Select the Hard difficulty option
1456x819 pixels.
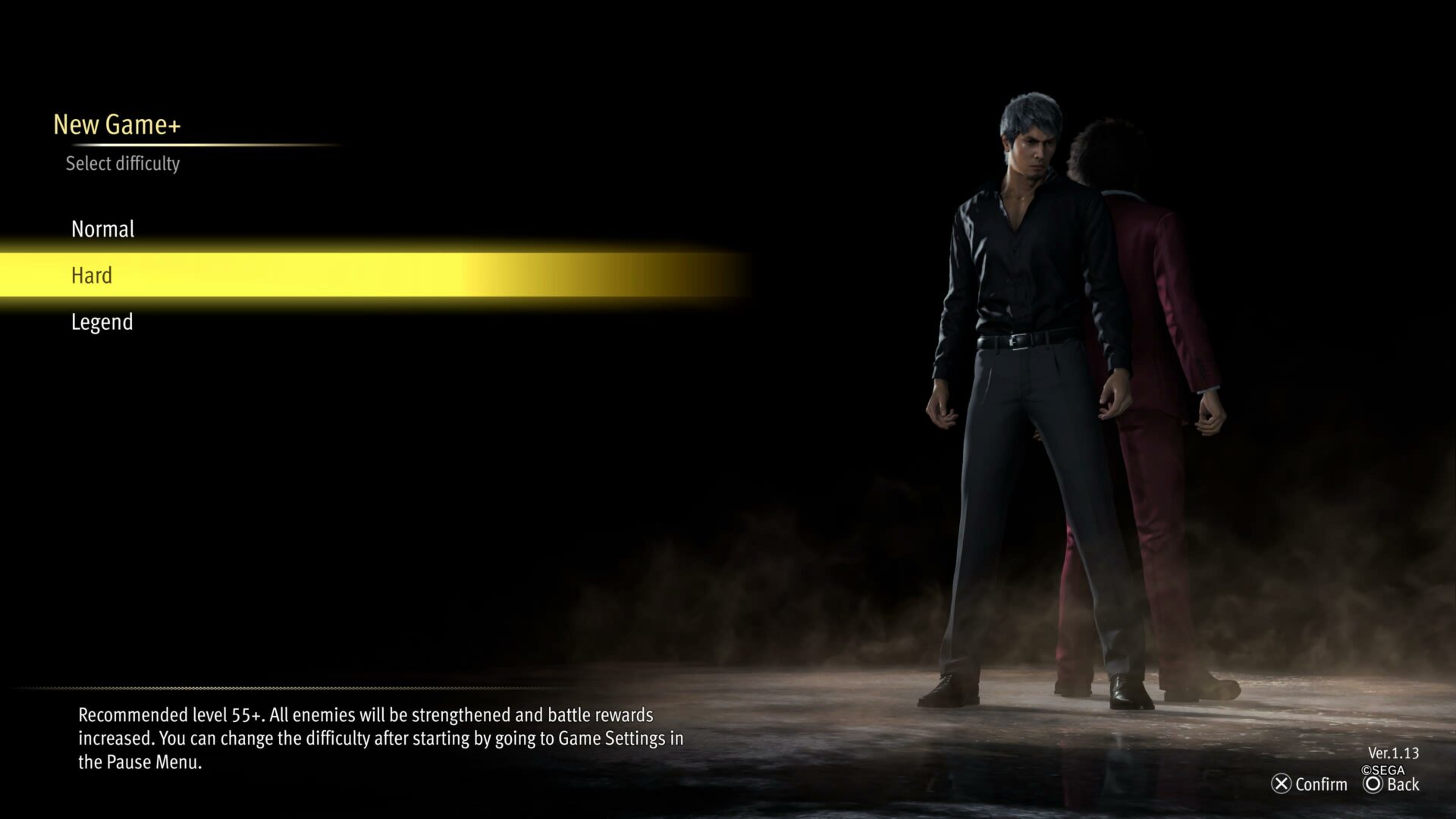click(91, 275)
